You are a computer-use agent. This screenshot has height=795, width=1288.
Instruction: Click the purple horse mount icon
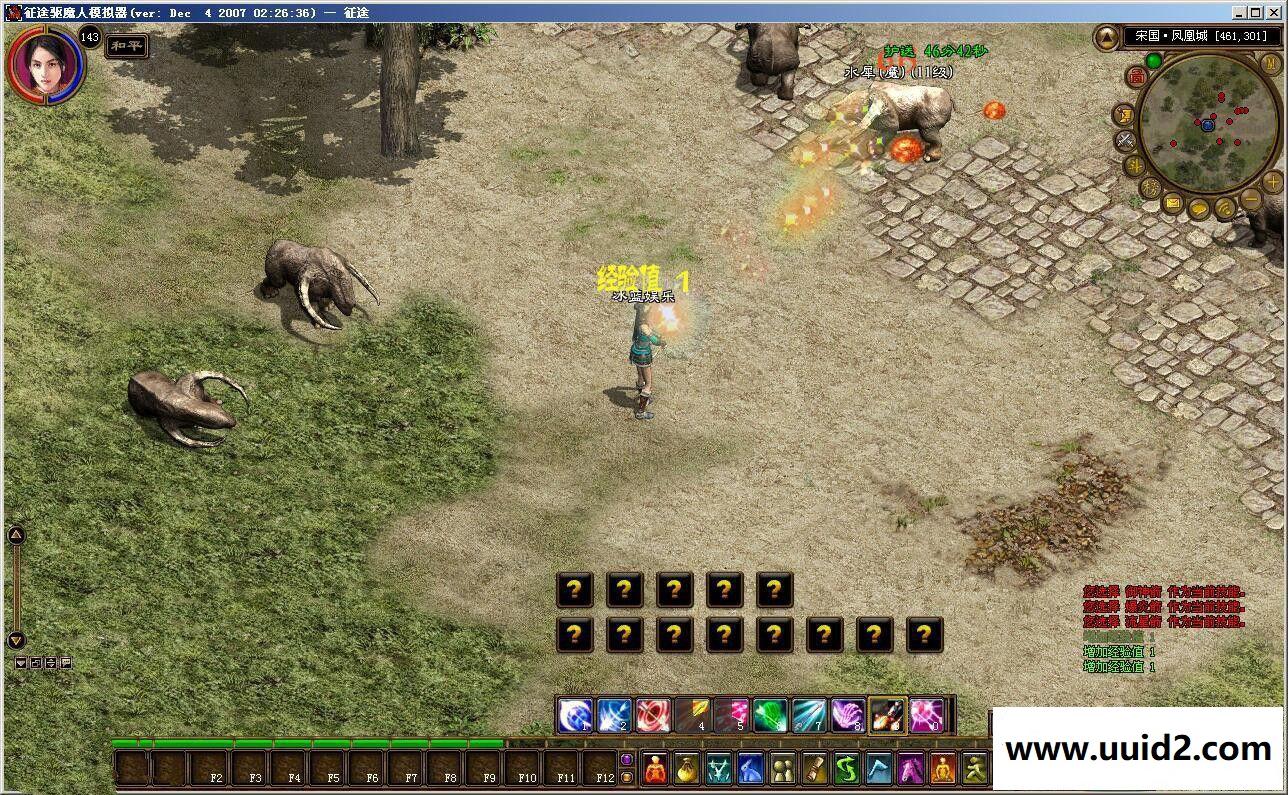911,768
